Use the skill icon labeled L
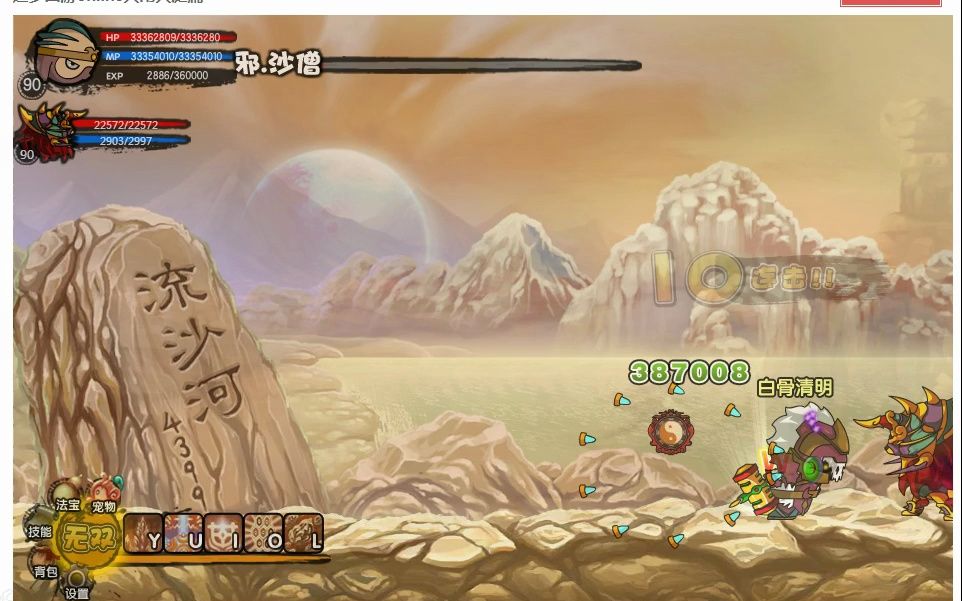The width and height of the screenshot is (962, 601). click(x=303, y=533)
